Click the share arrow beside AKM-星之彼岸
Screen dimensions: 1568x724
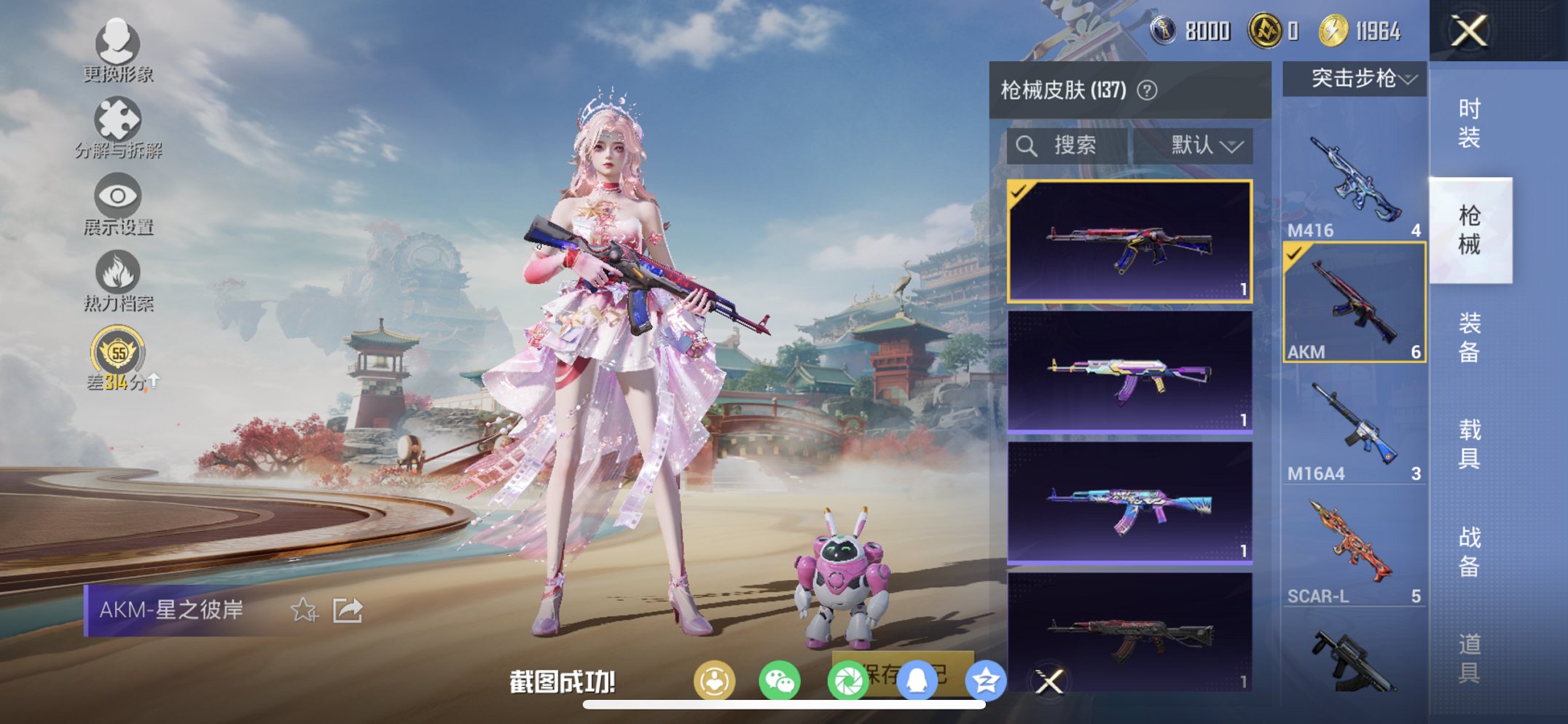tap(348, 609)
